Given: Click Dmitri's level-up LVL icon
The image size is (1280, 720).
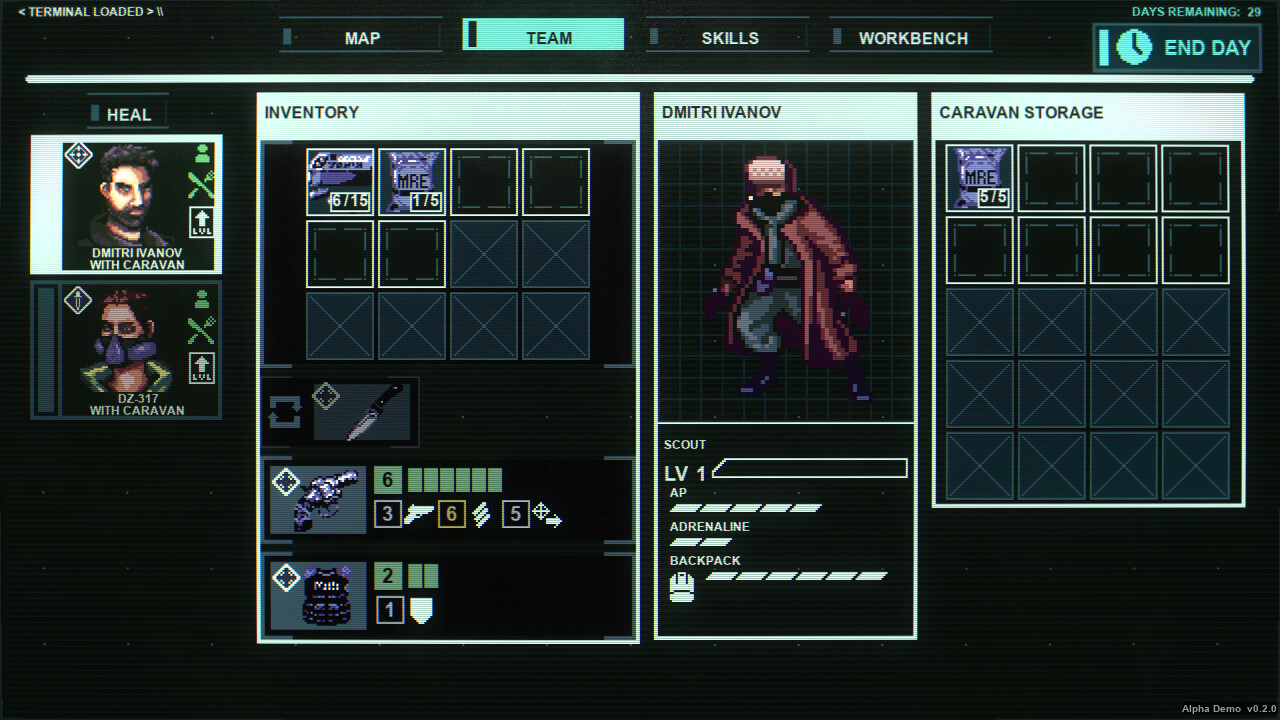Looking at the screenshot, I should tap(203, 222).
